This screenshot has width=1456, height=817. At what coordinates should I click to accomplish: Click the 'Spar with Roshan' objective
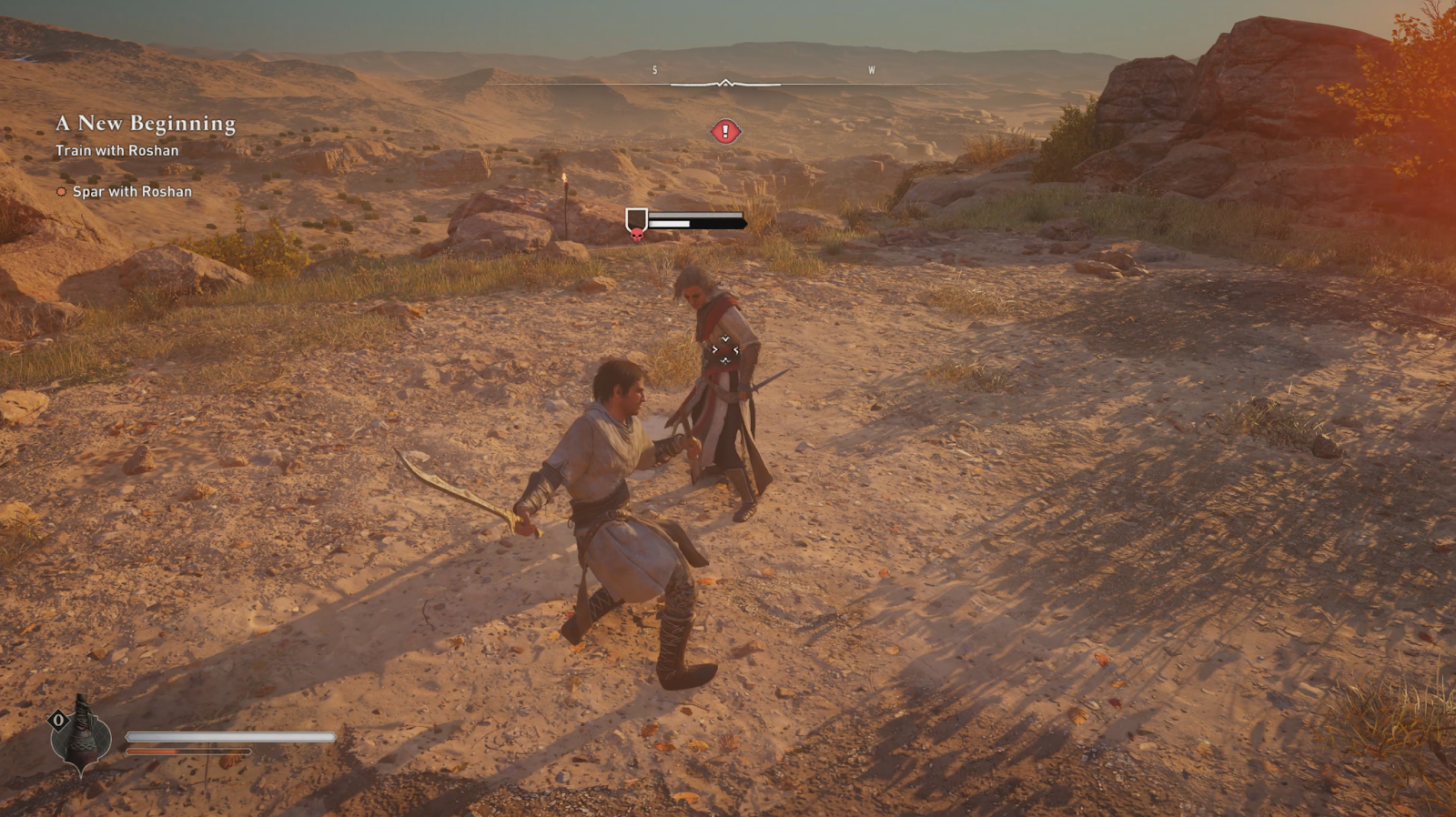coord(132,192)
